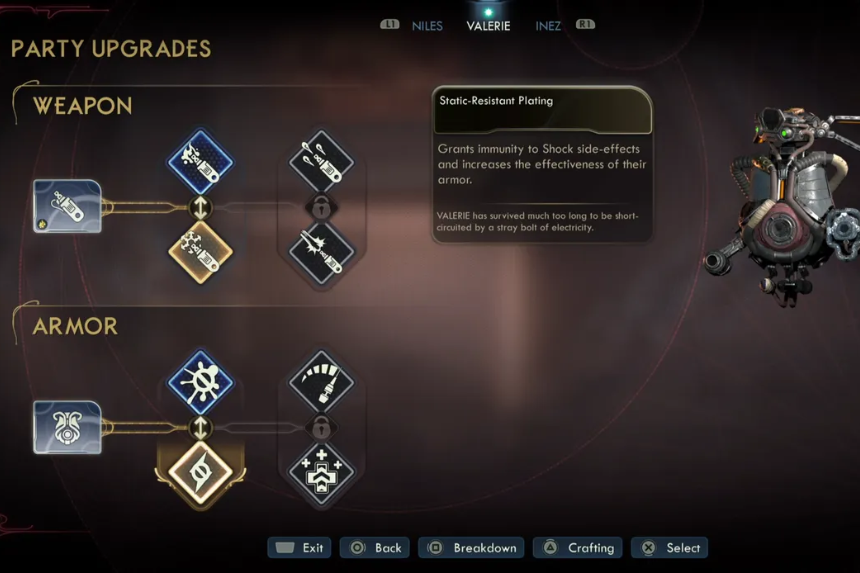The height and width of the screenshot is (573, 860).
Task: Select the highlighted Static-Resistant Plating upgrade
Action: pyautogui.click(x=200, y=472)
